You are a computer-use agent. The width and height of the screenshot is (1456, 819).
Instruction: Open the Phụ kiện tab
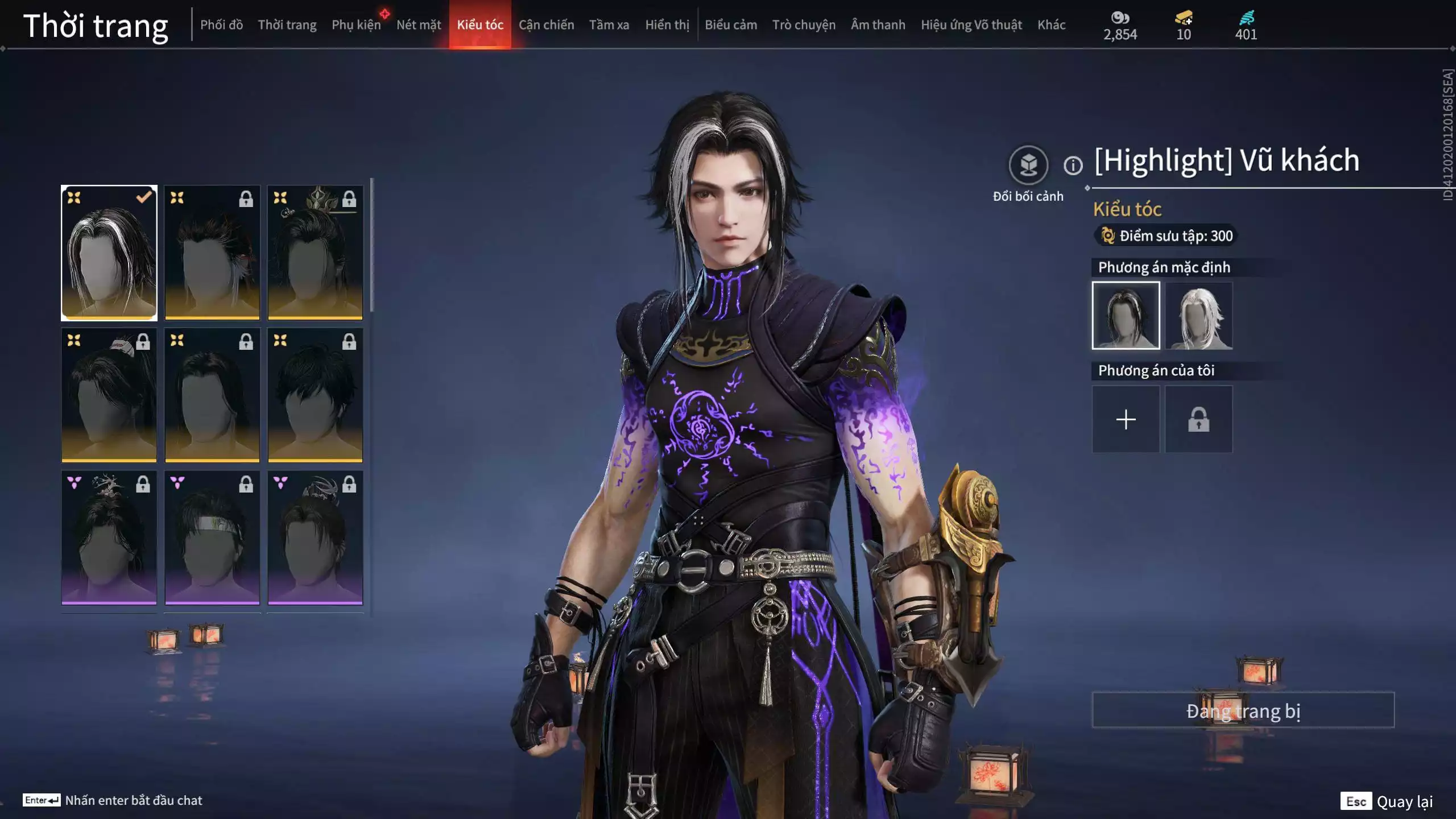coord(356,25)
